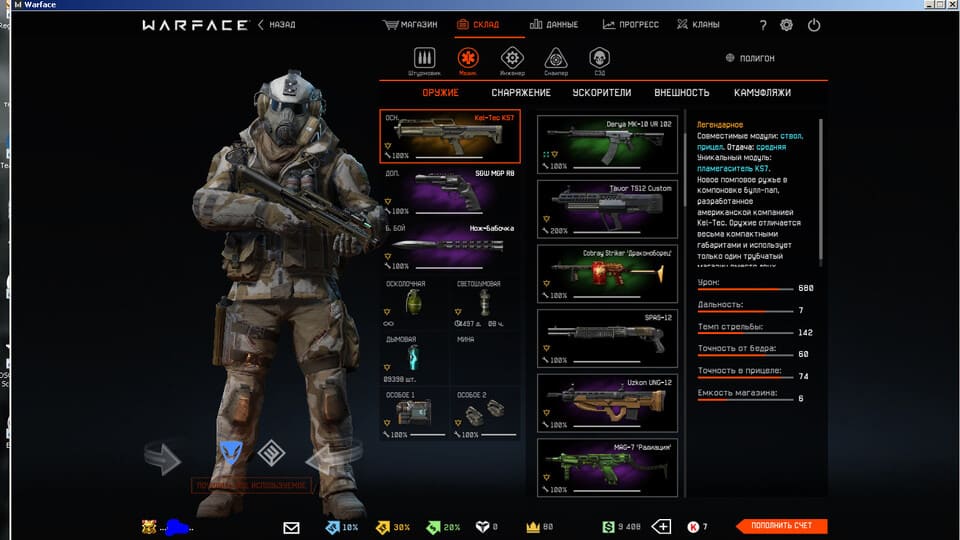
Task: Click the Пополнить счет button
Action: 781,526
